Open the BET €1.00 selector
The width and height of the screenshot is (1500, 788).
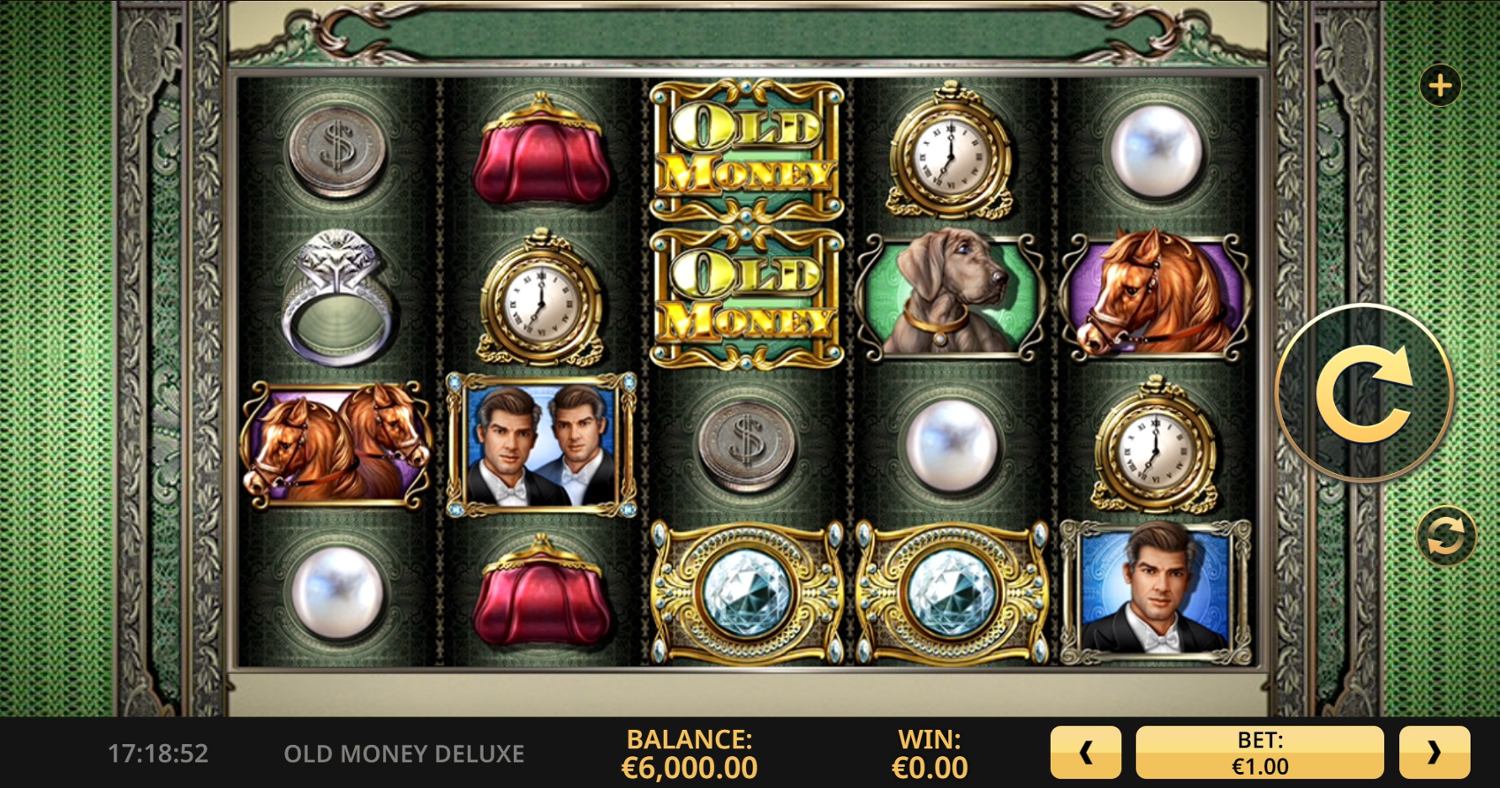[x=1260, y=752]
